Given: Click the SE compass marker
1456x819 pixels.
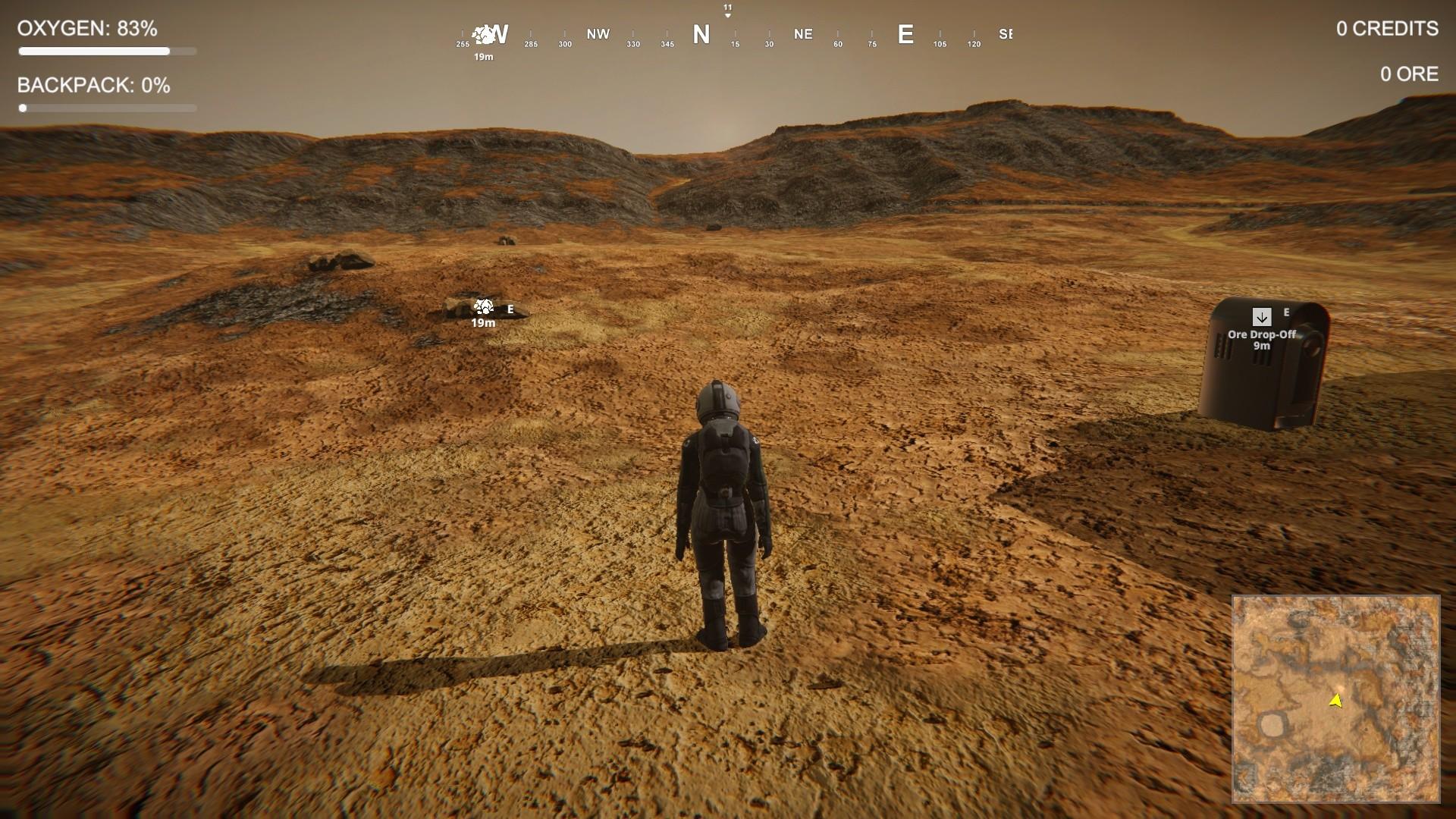Looking at the screenshot, I should [x=1006, y=34].
